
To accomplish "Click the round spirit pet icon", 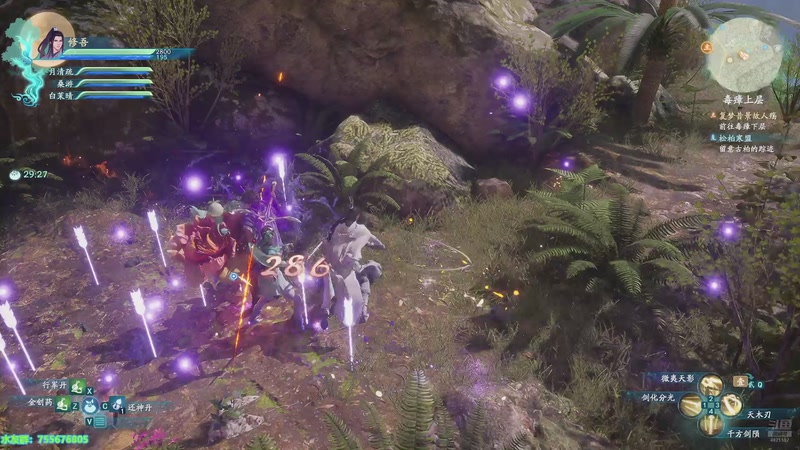I will pos(90,406).
